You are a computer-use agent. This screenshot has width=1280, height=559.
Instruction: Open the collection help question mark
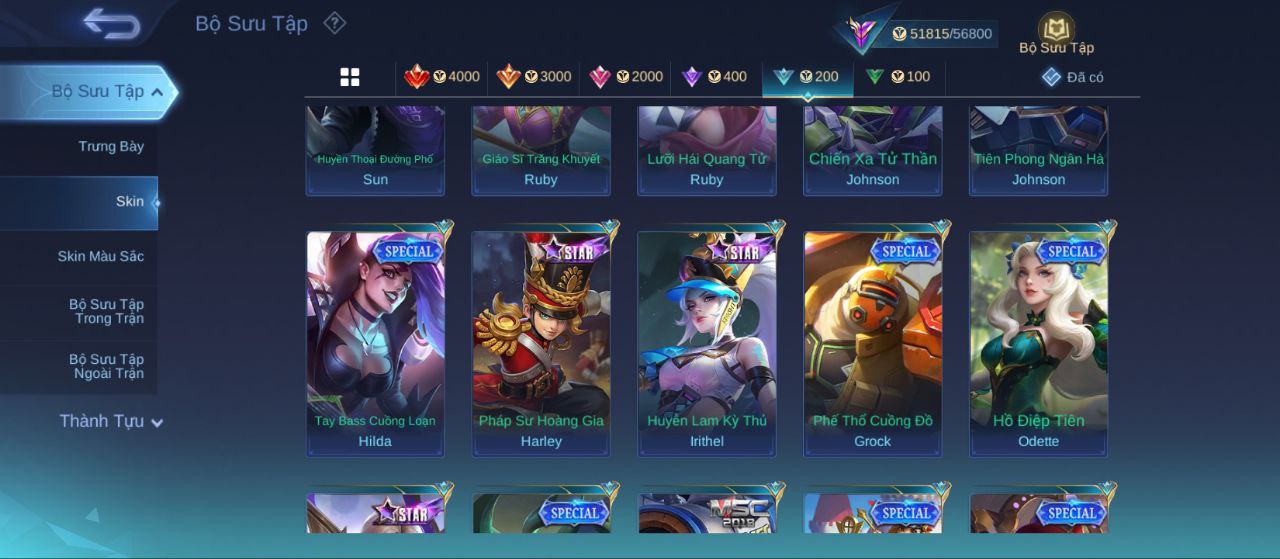pyautogui.click(x=335, y=23)
